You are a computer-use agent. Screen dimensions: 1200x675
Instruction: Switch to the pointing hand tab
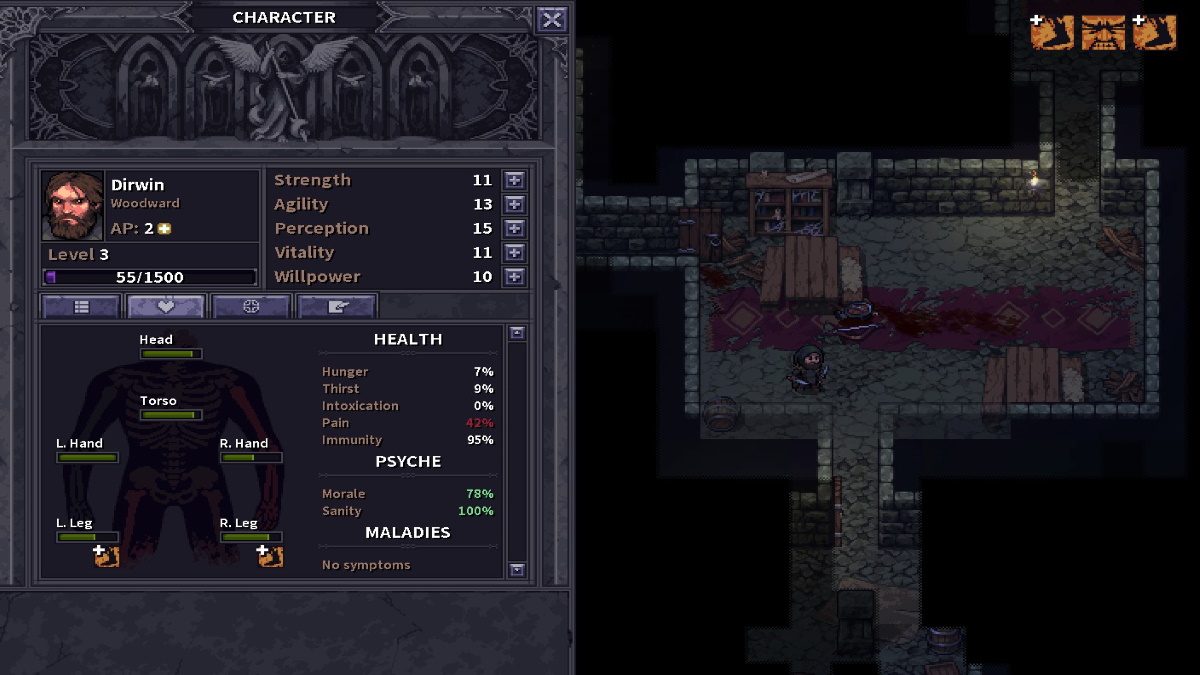(336, 307)
